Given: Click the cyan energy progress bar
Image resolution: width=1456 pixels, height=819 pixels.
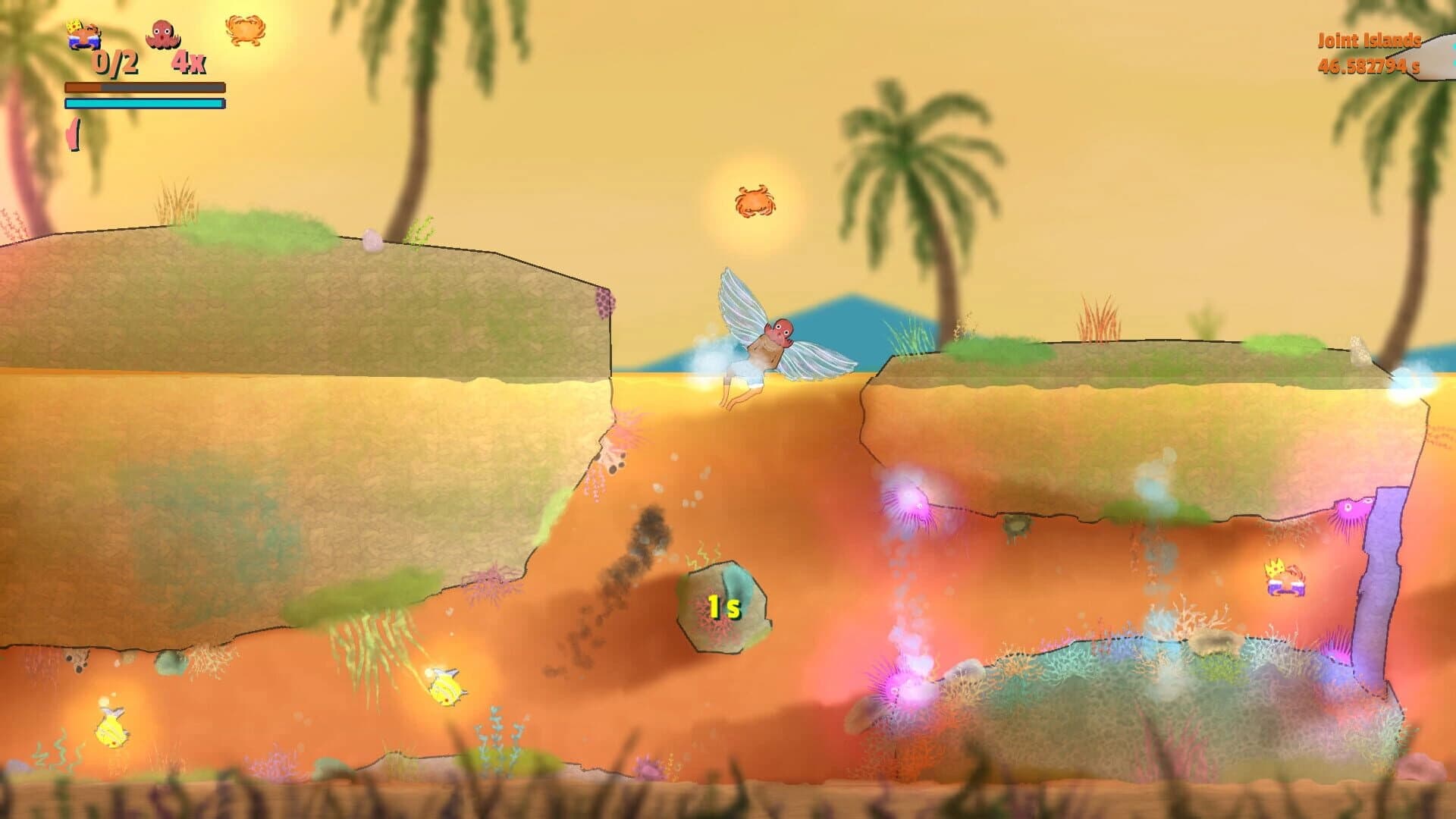Looking at the screenshot, I should [x=144, y=104].
